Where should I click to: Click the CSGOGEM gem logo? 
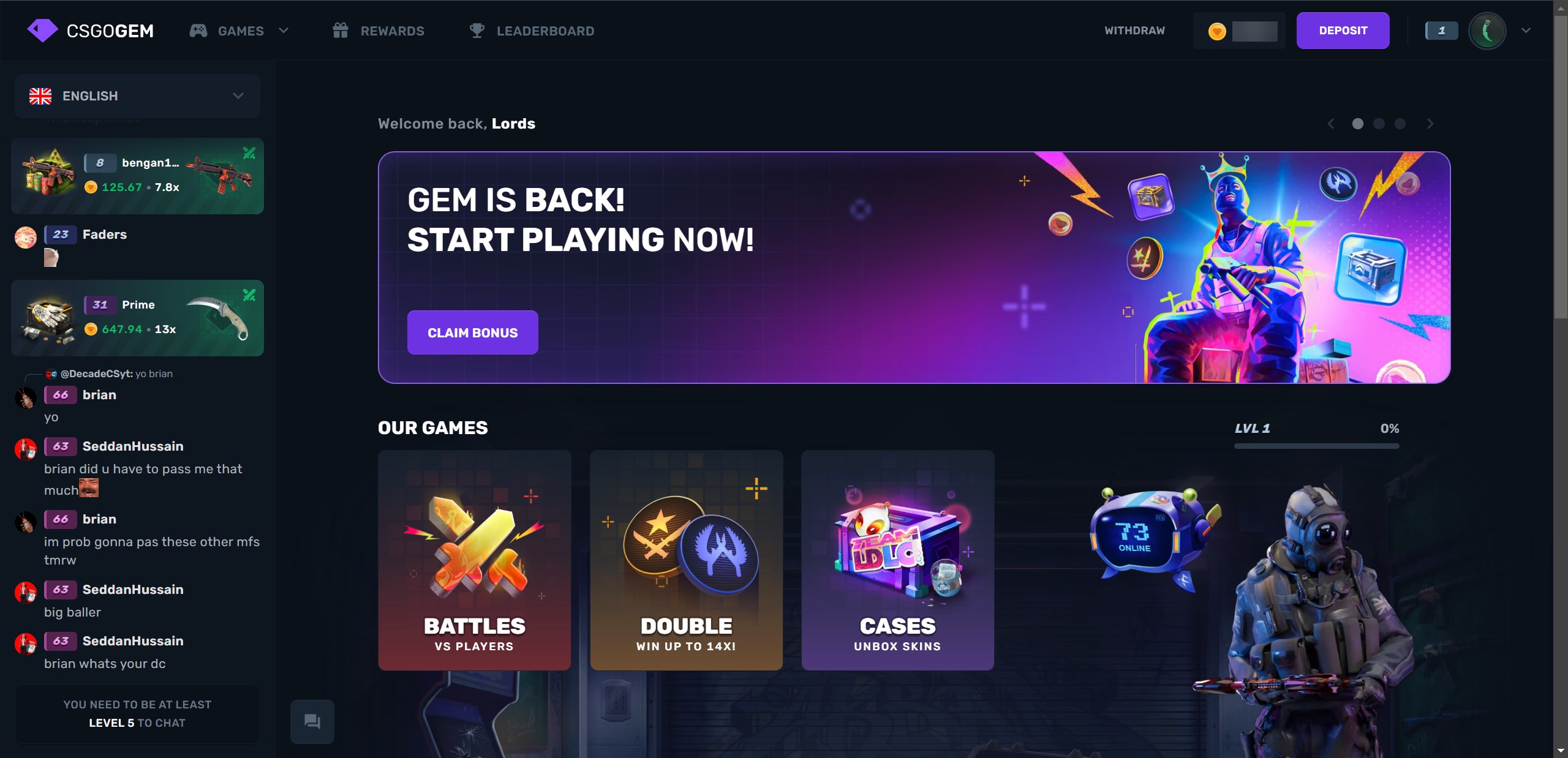pyautogui.click(x=42, y=29)
